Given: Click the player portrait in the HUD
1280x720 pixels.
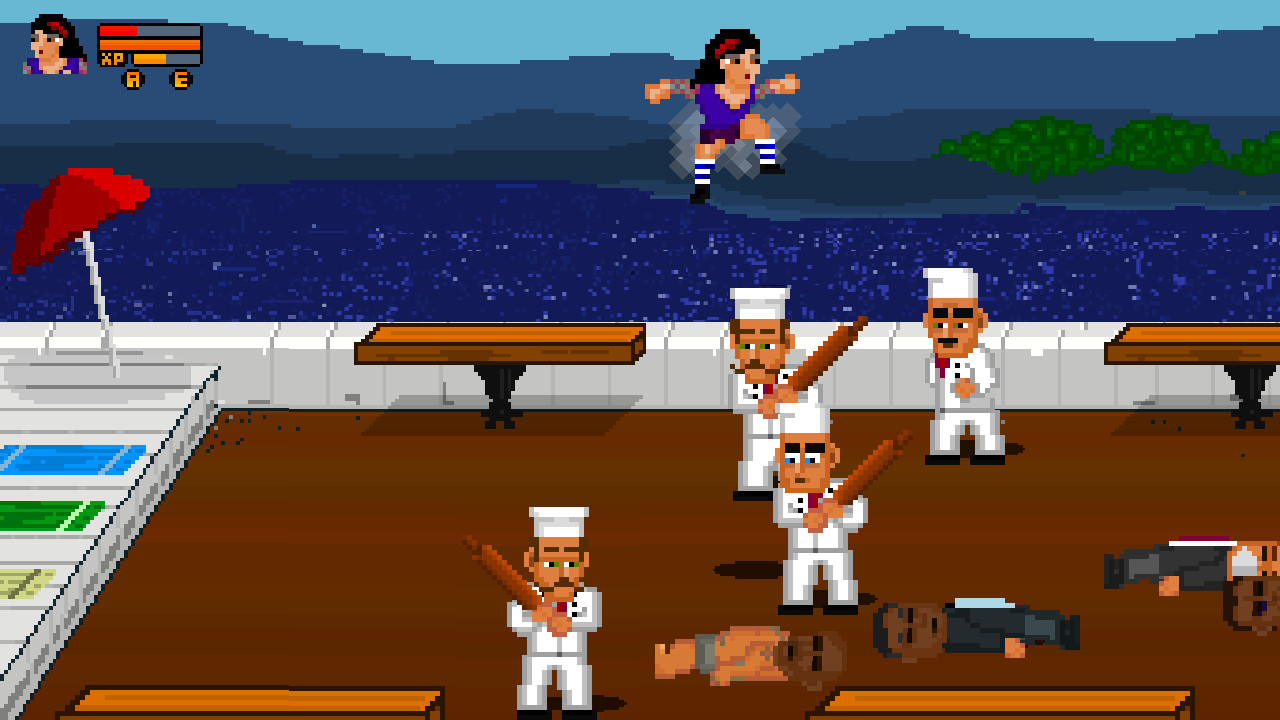Looking at the screenshot, I should (48, 45).
